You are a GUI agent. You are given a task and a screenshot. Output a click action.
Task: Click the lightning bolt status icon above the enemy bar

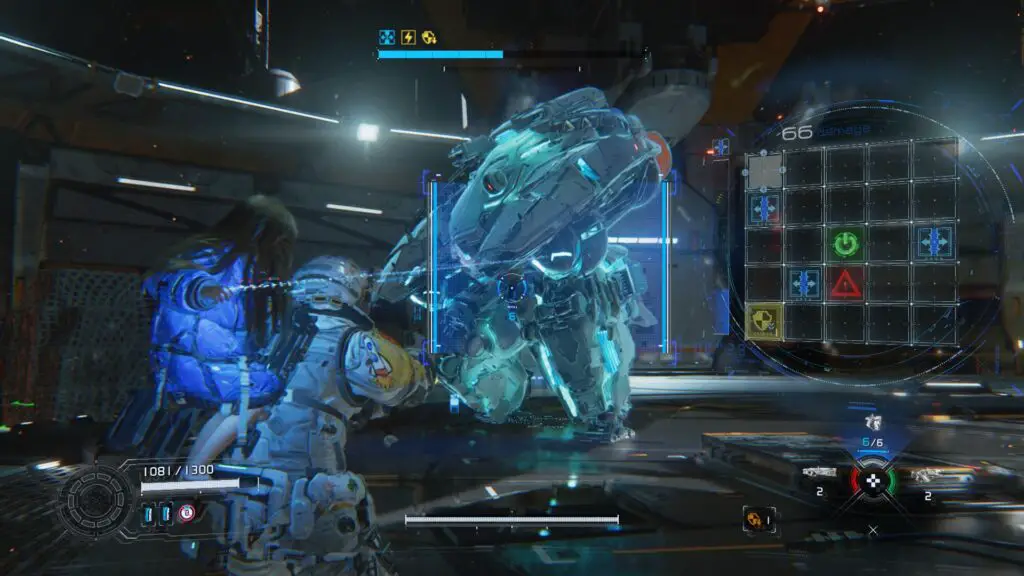pyautogui.click(x=408, y=37)
